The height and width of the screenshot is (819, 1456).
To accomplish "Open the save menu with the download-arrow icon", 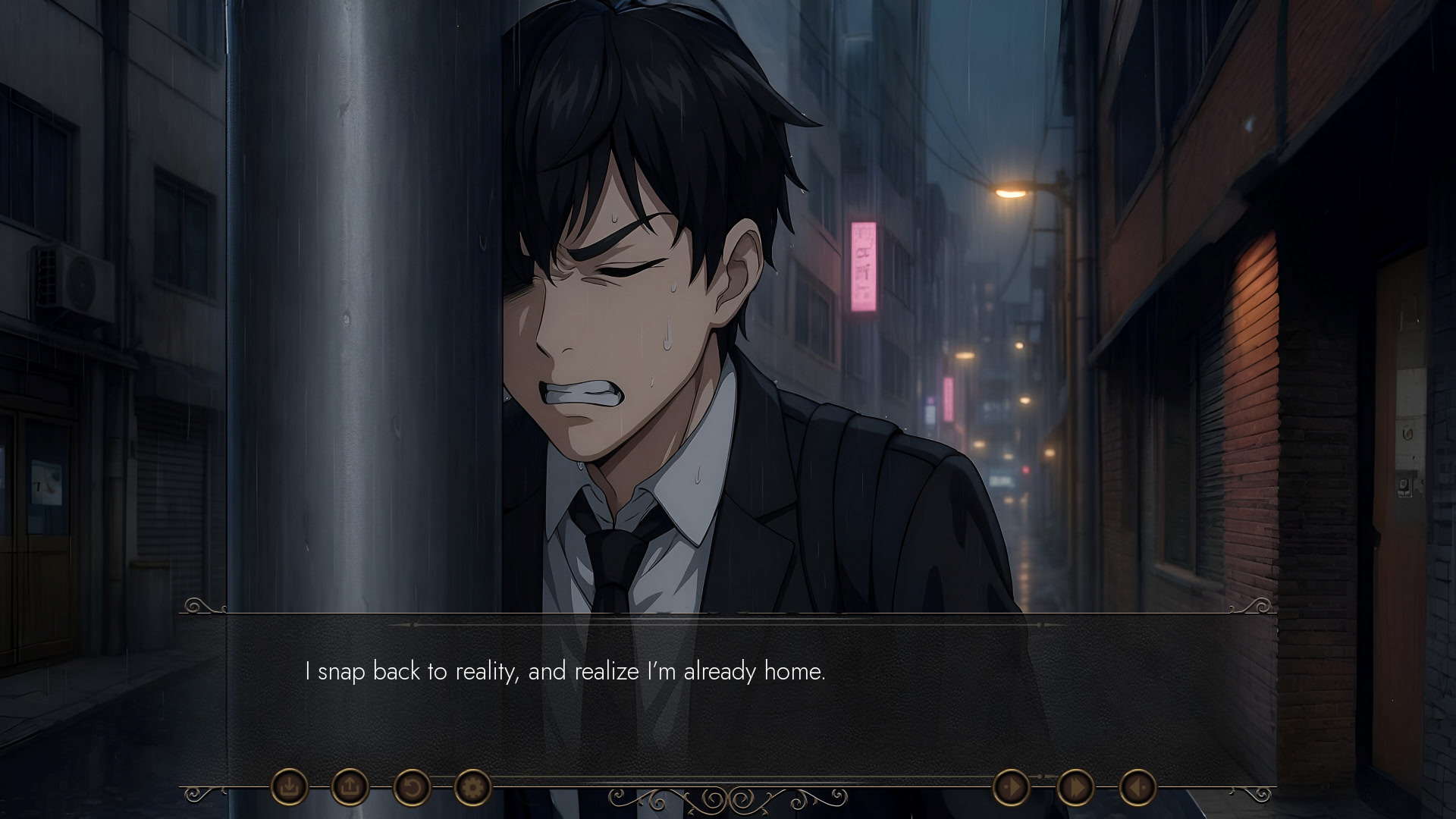I will click(x=289, y=787).
